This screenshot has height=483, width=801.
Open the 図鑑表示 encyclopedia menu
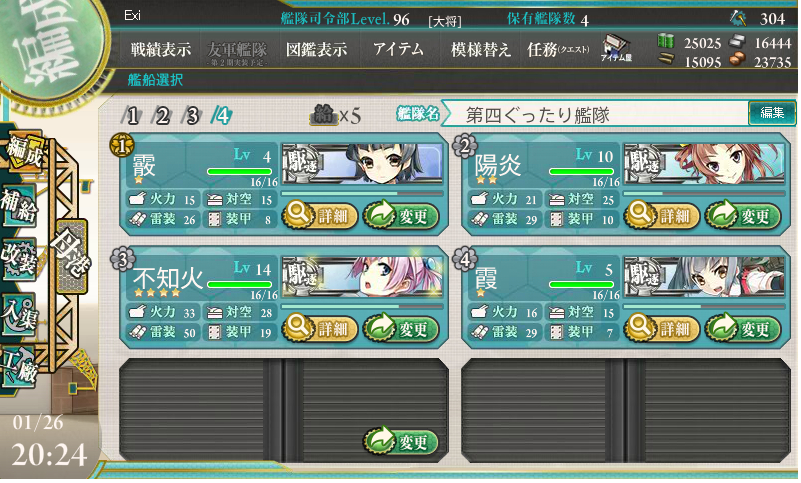[x=316, y=50]
